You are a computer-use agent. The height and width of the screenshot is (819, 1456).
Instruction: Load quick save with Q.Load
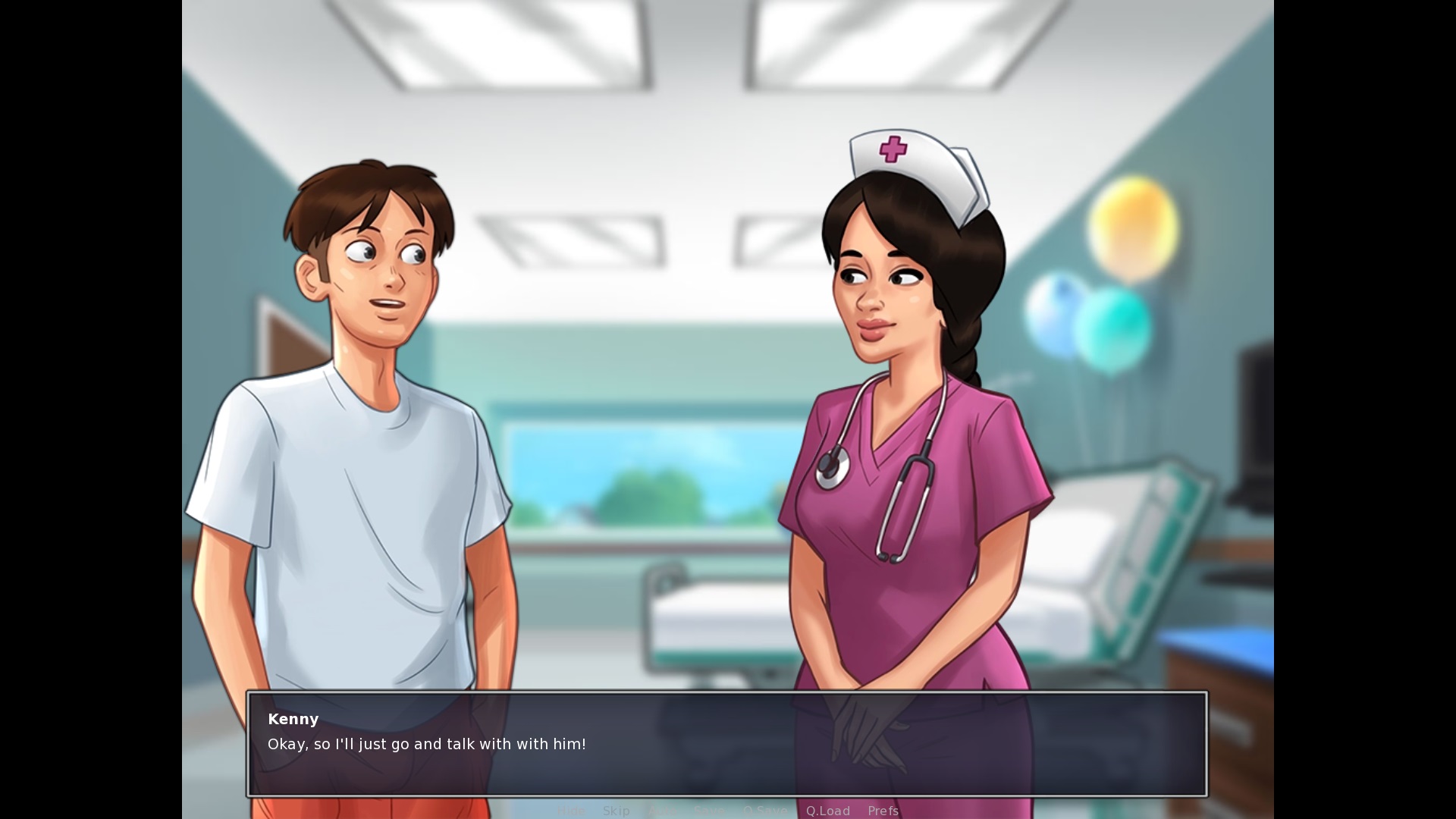click(x=827, y=811)
